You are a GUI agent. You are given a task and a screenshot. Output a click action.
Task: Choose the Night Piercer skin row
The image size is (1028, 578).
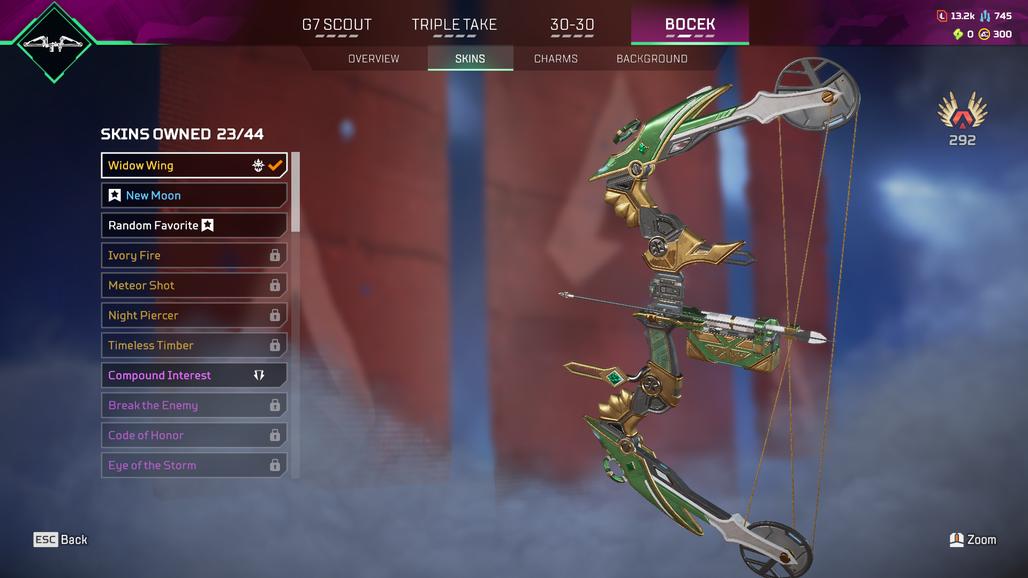[194, 315]
